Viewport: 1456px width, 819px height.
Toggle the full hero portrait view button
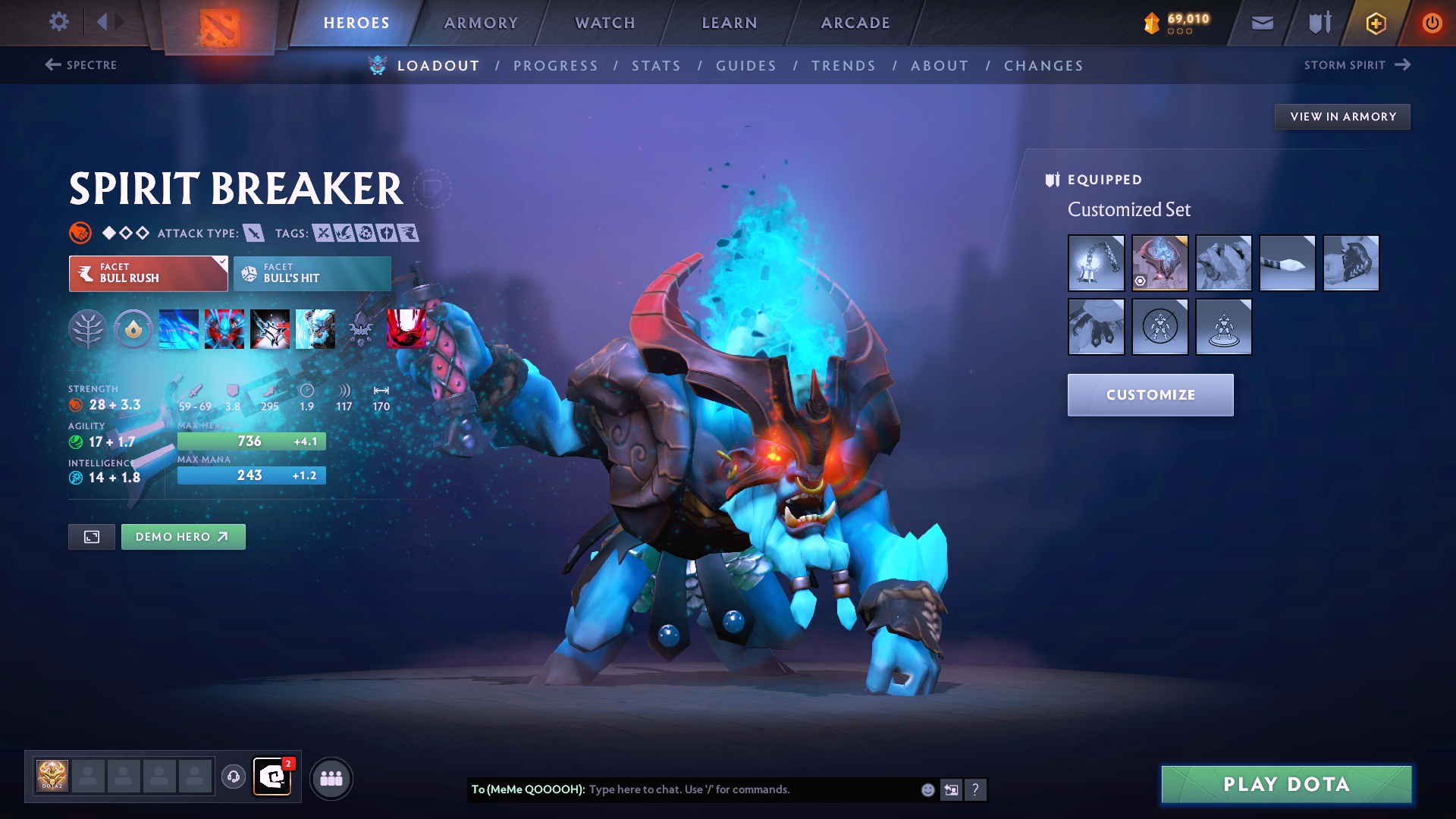click(x=91, y=536)
